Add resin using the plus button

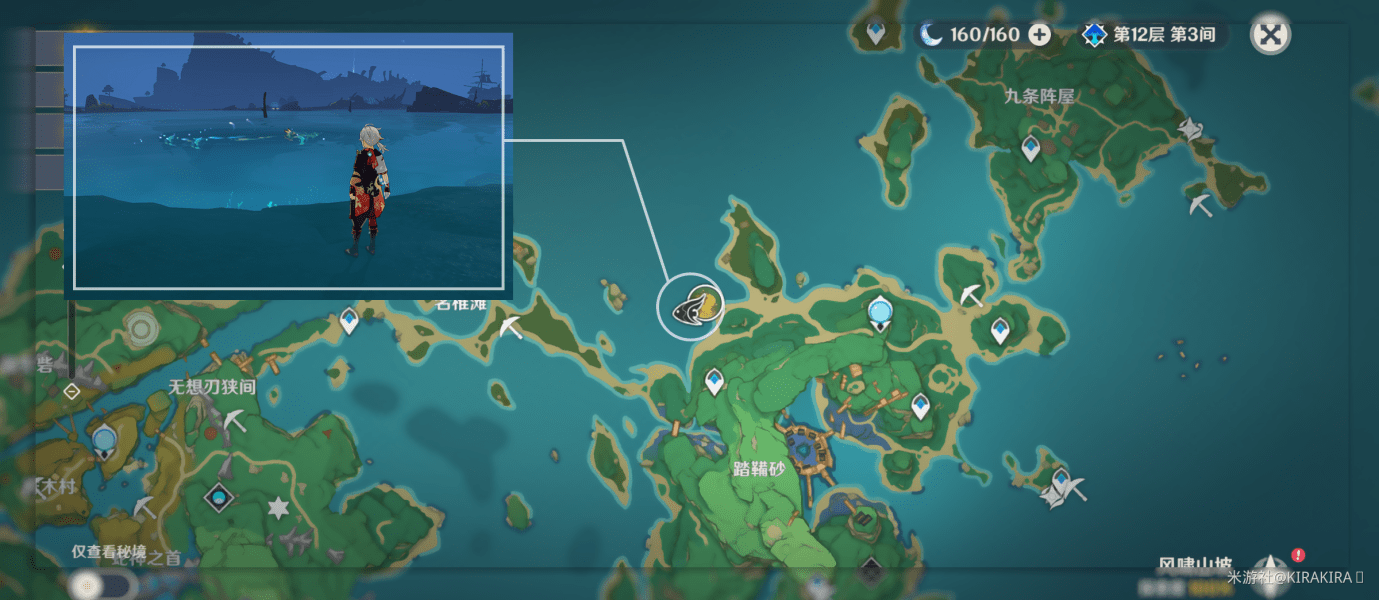pos(1040,35)
